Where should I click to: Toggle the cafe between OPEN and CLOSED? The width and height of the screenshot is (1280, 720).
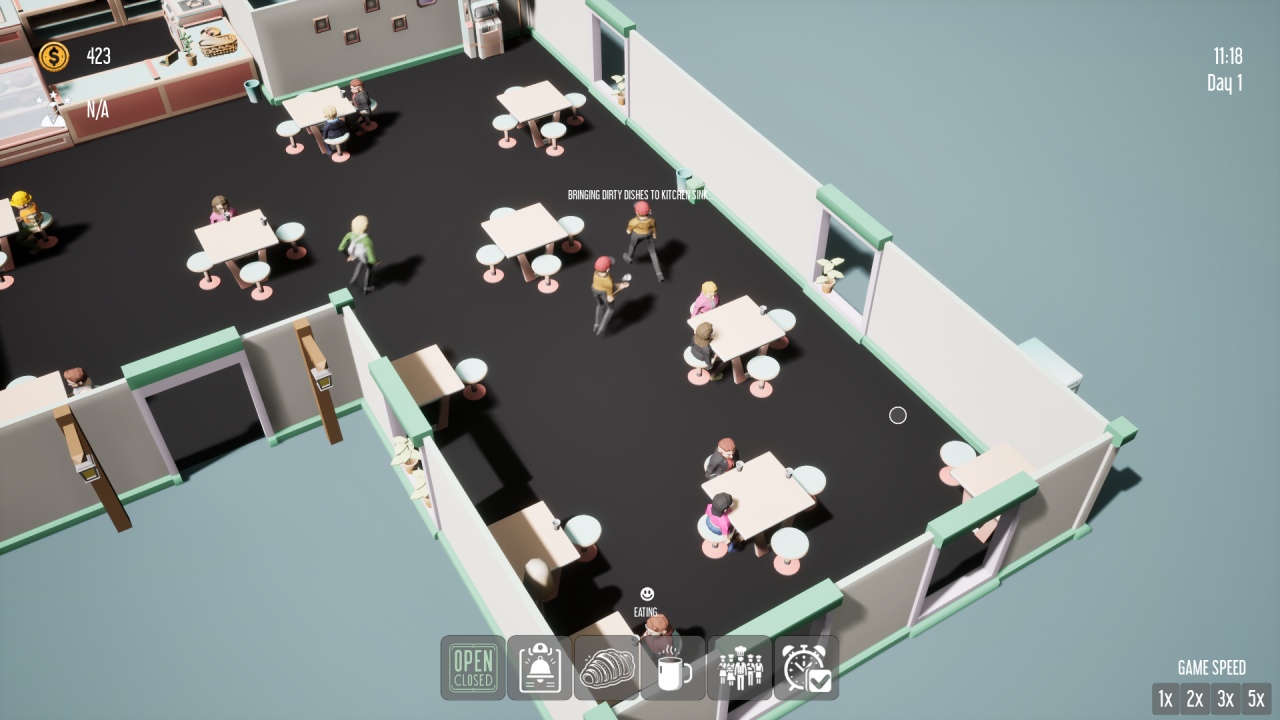472,668
